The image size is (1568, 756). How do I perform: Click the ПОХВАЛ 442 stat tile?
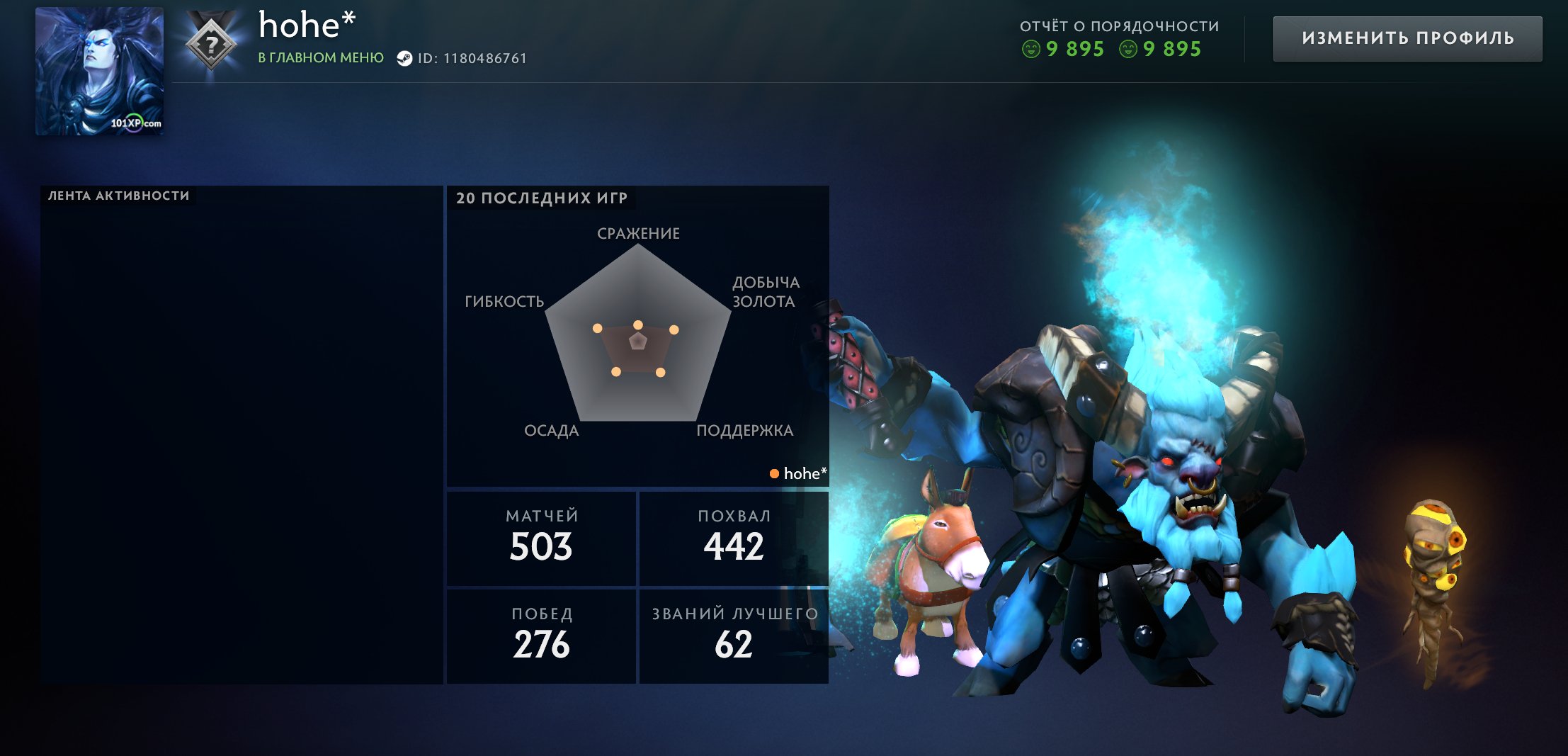point(734,536)
